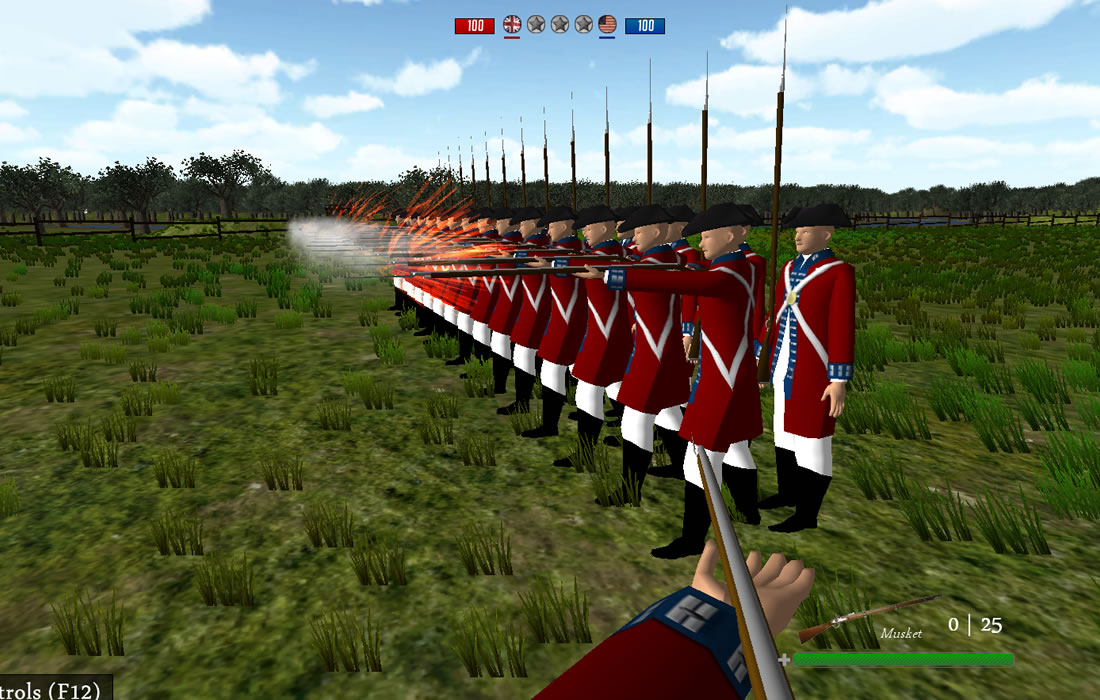Select the Musket weapon icon
The width and height of the screenshot is (1100, 700).
coord(867,616)
